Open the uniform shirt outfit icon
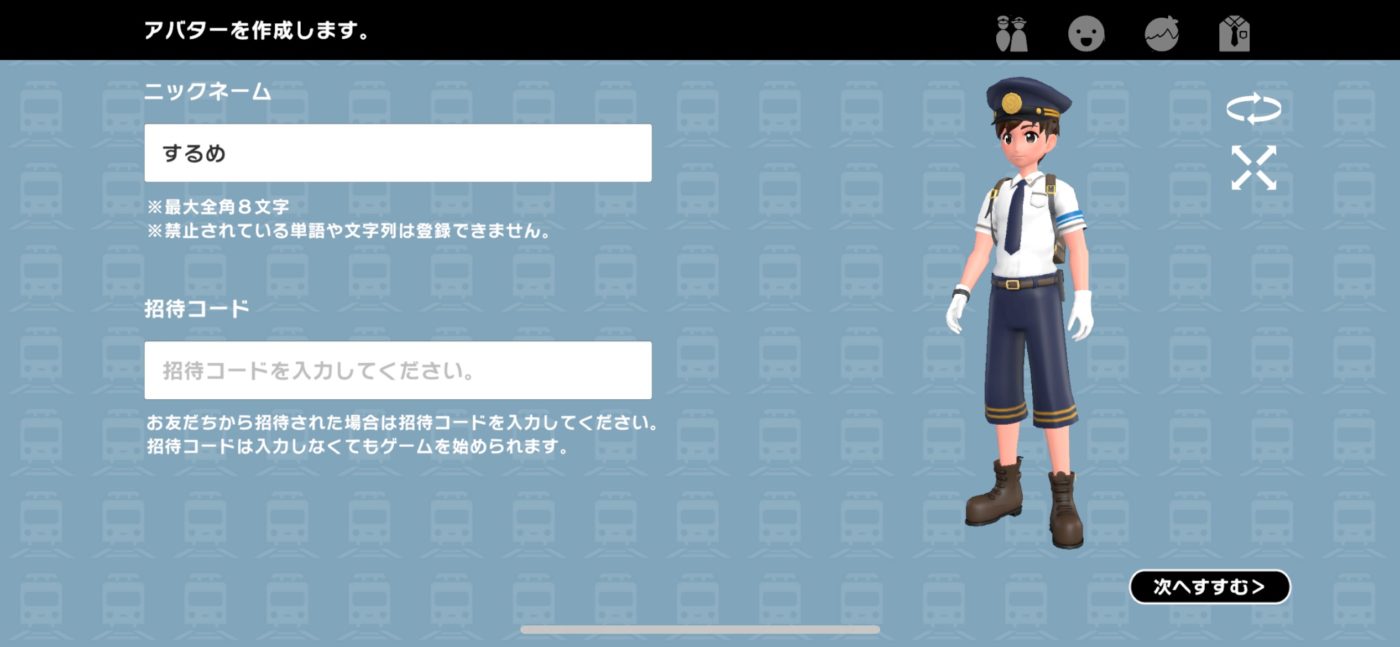This screenshot has height=647, width=1400. pyautogui.click(x=1235, y=34)
